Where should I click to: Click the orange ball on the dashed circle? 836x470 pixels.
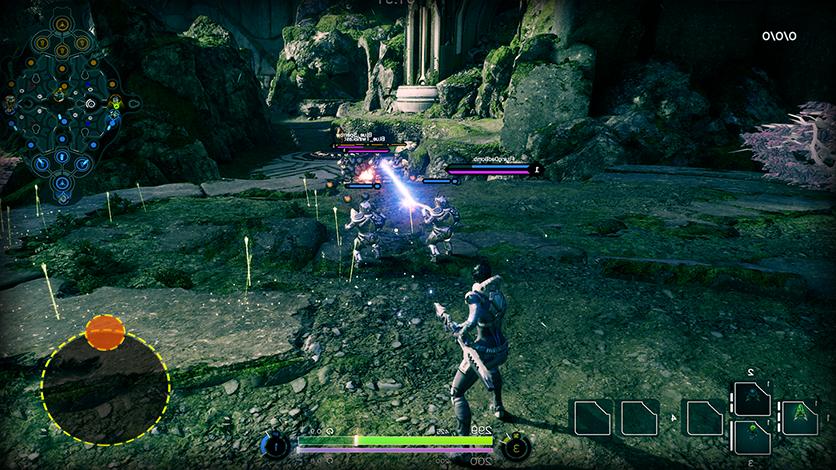pos(105,331)
